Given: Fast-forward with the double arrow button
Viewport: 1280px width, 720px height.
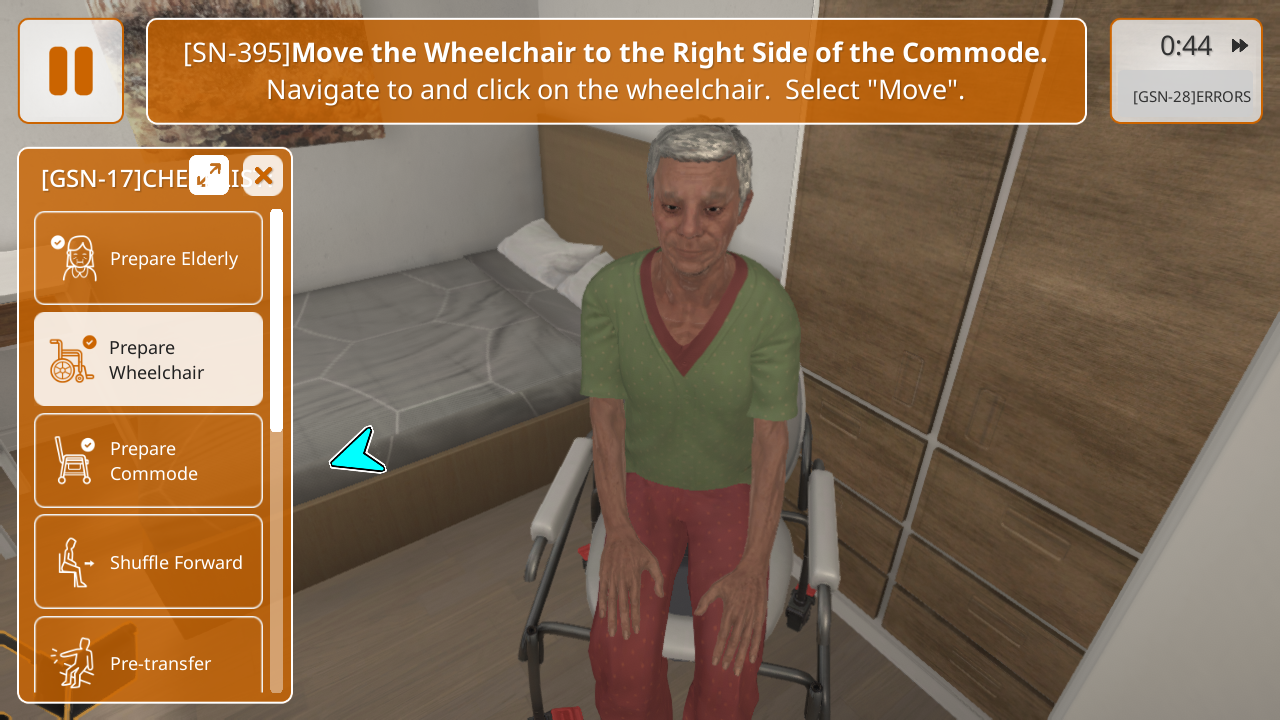Looking at the screenshot, I should pyautogui.click(x=1240, y=46).
